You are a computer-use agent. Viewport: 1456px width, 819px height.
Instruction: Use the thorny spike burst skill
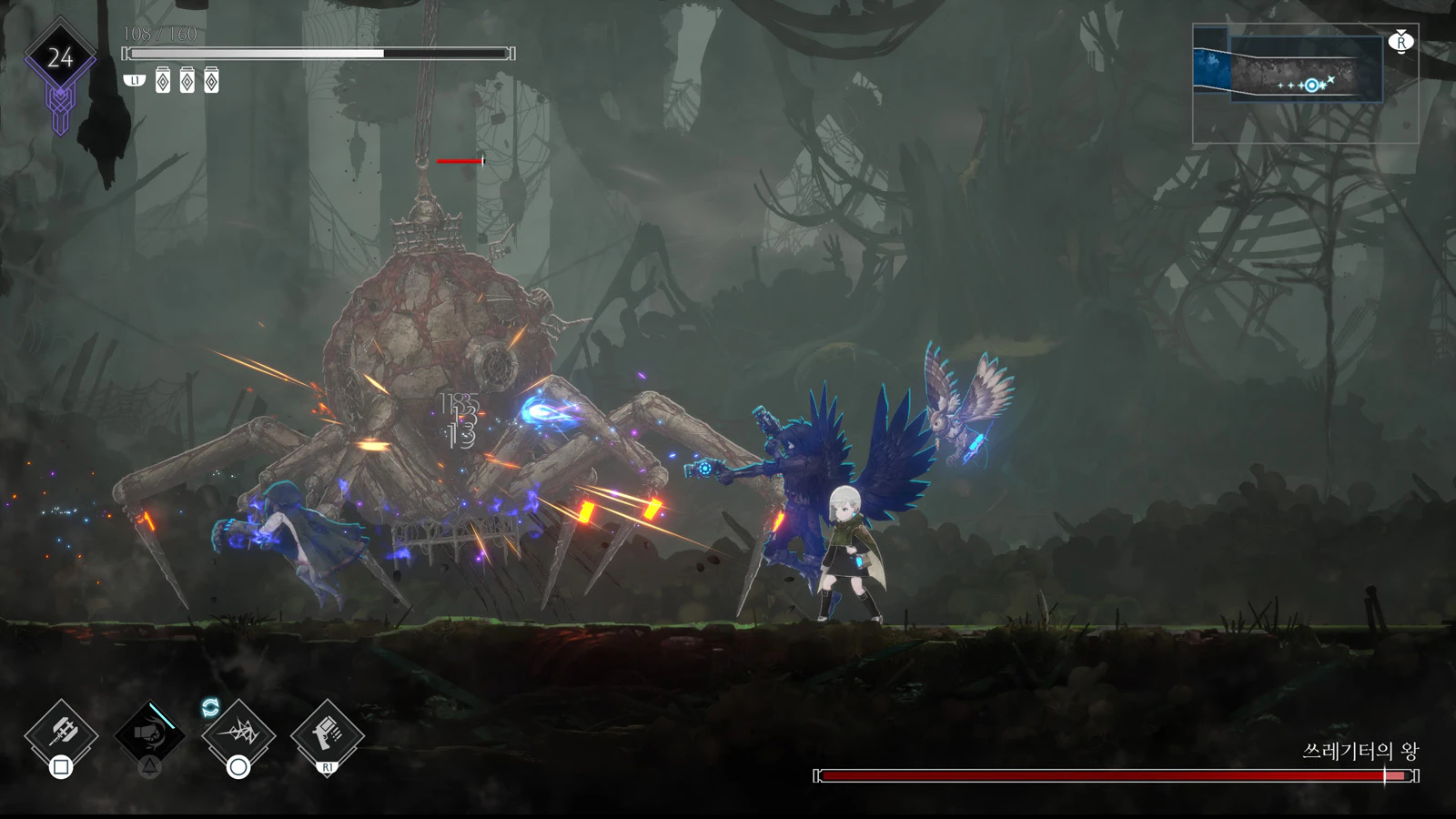(x=238, y=732)
